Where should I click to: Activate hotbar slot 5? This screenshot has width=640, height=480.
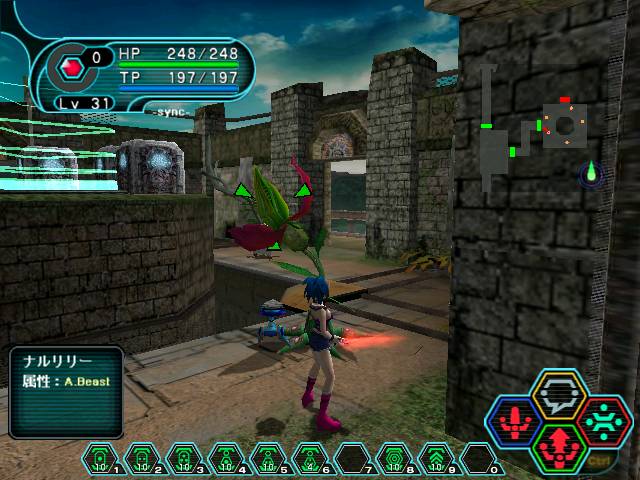(269, 460)
